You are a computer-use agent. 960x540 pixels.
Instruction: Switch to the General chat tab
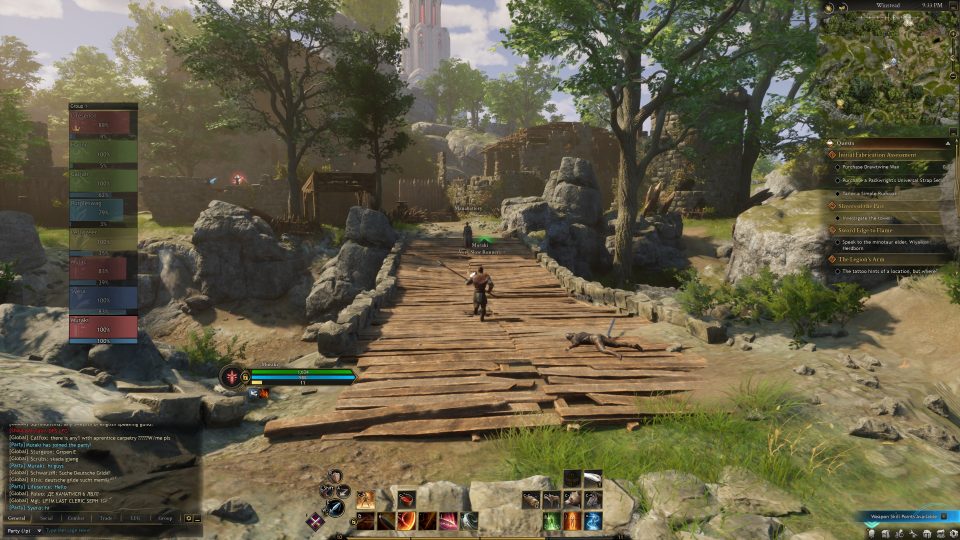[17, 518]
